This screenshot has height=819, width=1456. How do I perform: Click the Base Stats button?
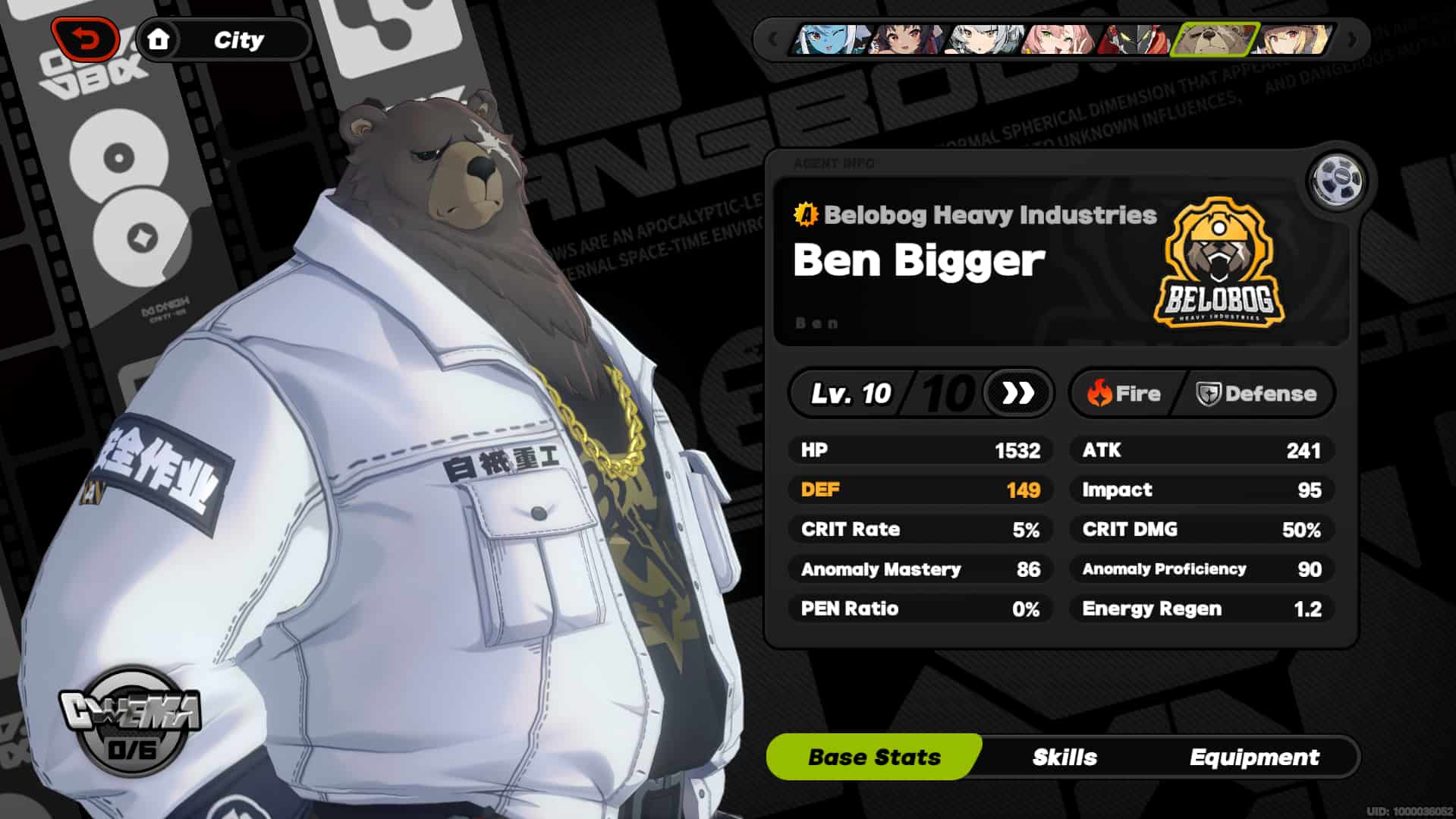[x=873, y=756]
